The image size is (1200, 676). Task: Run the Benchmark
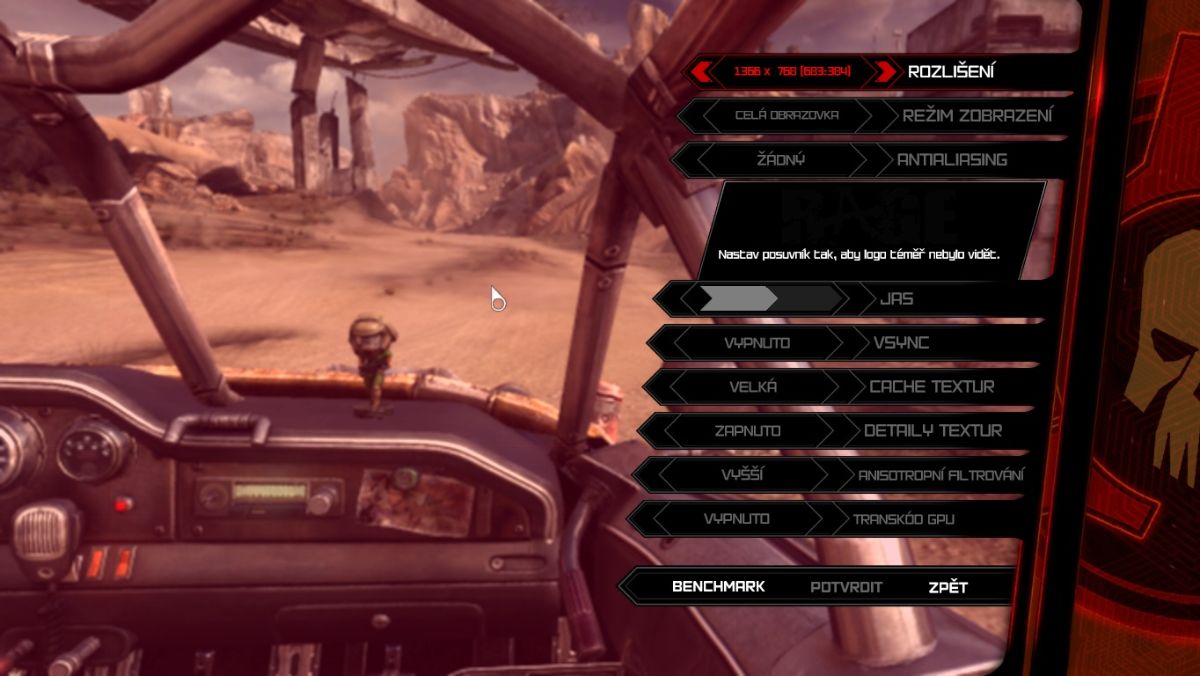tap(718, 586)
